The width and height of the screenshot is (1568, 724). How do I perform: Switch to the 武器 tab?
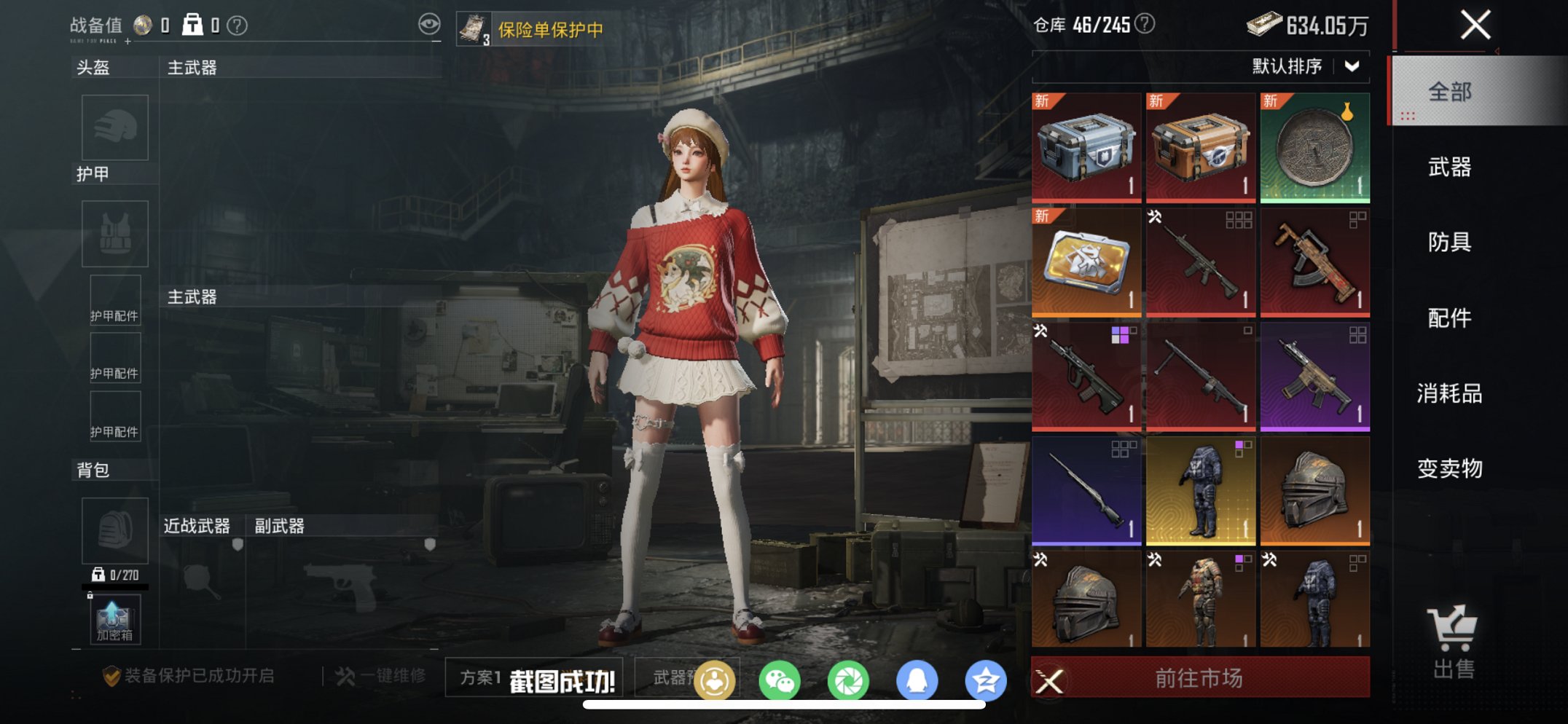[1449, 167]
